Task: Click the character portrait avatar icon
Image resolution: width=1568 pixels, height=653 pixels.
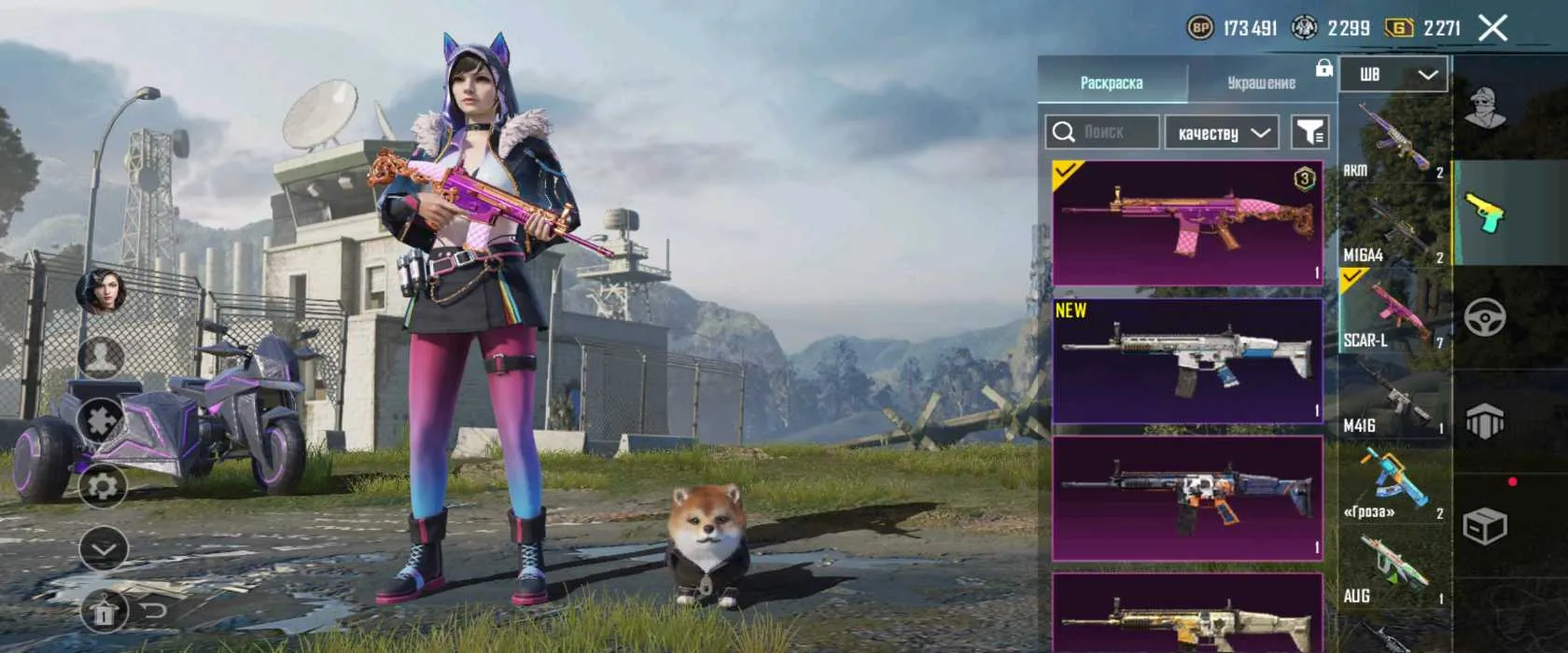Action: [x=102, y=291]
